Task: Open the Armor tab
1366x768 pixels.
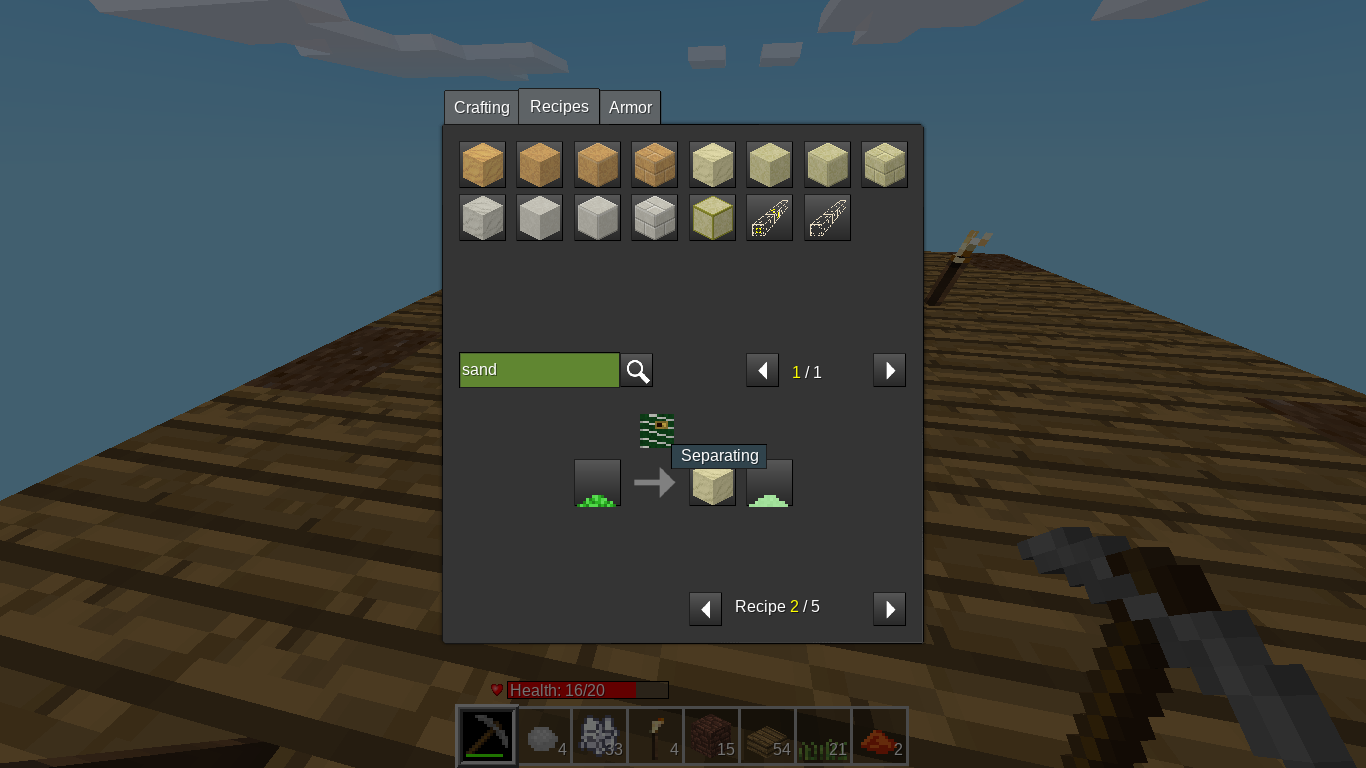Action: tap(630, 107)
